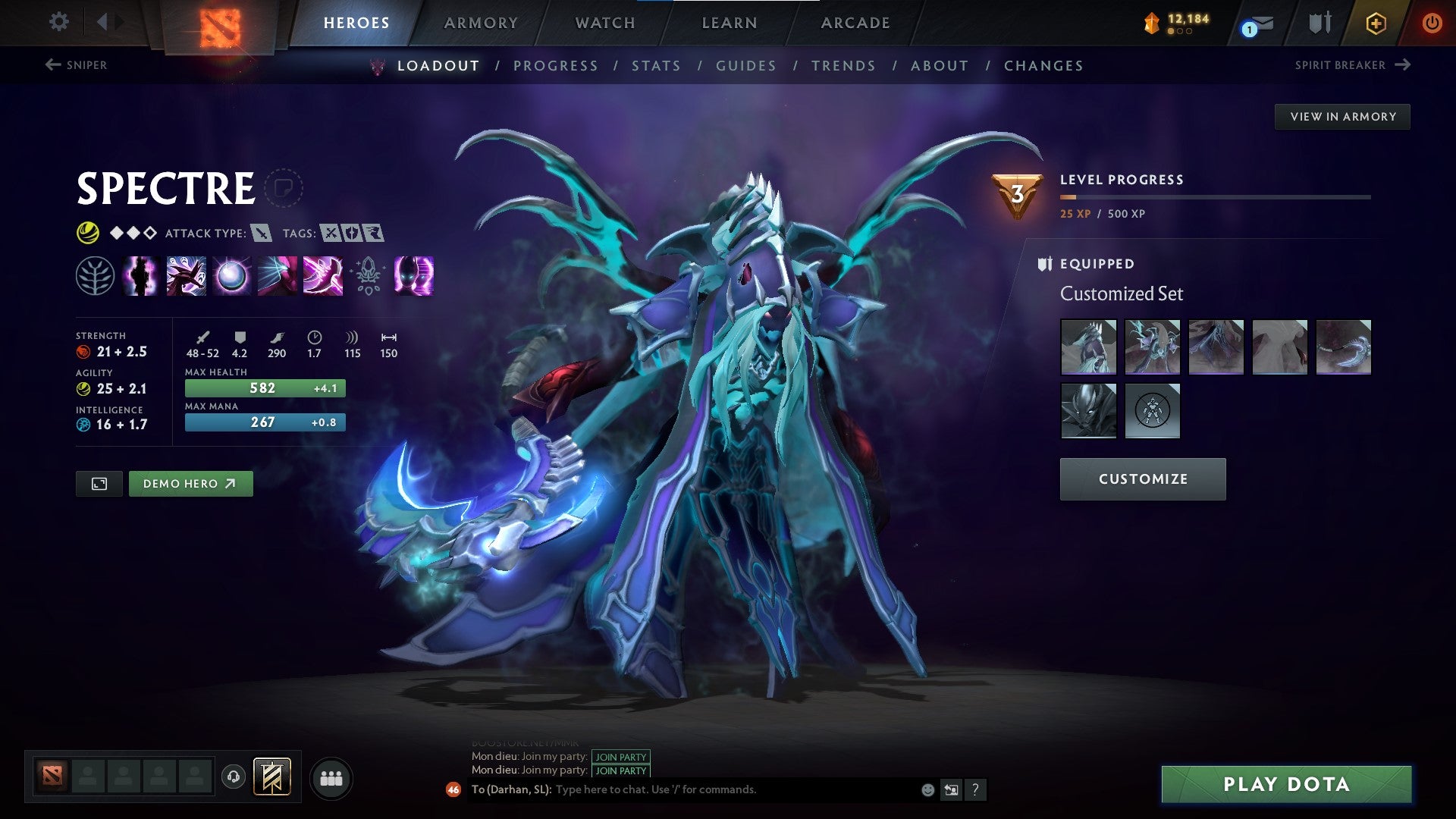Click the power button to exit Dota
Viewport: 1456px width, 819px height.
coord(1432,23)
